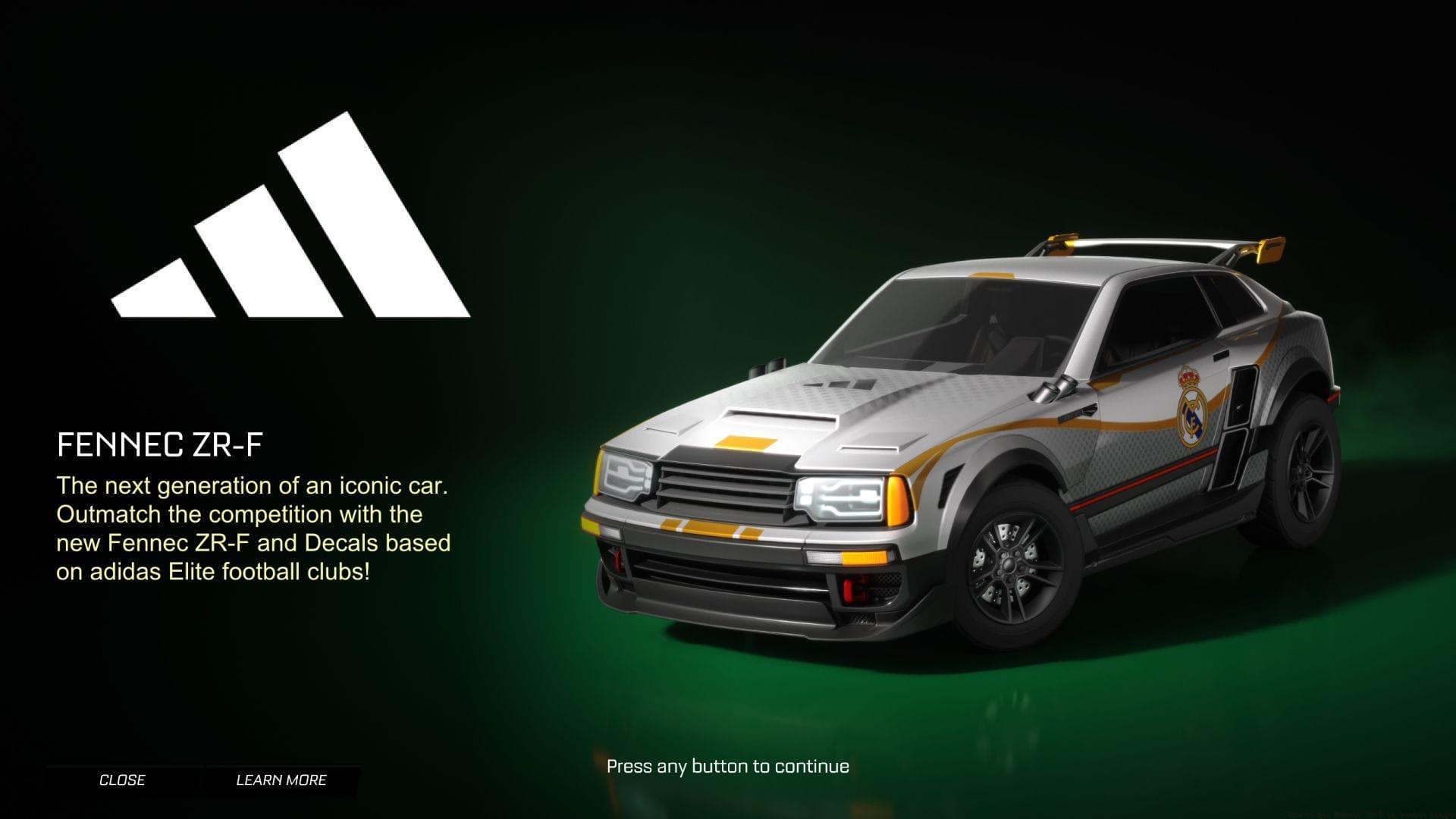Open Learn More about Fennec ZR-F
This screenshot has width=1456, height=819.
pyautogui.click(x=281, y=780)
